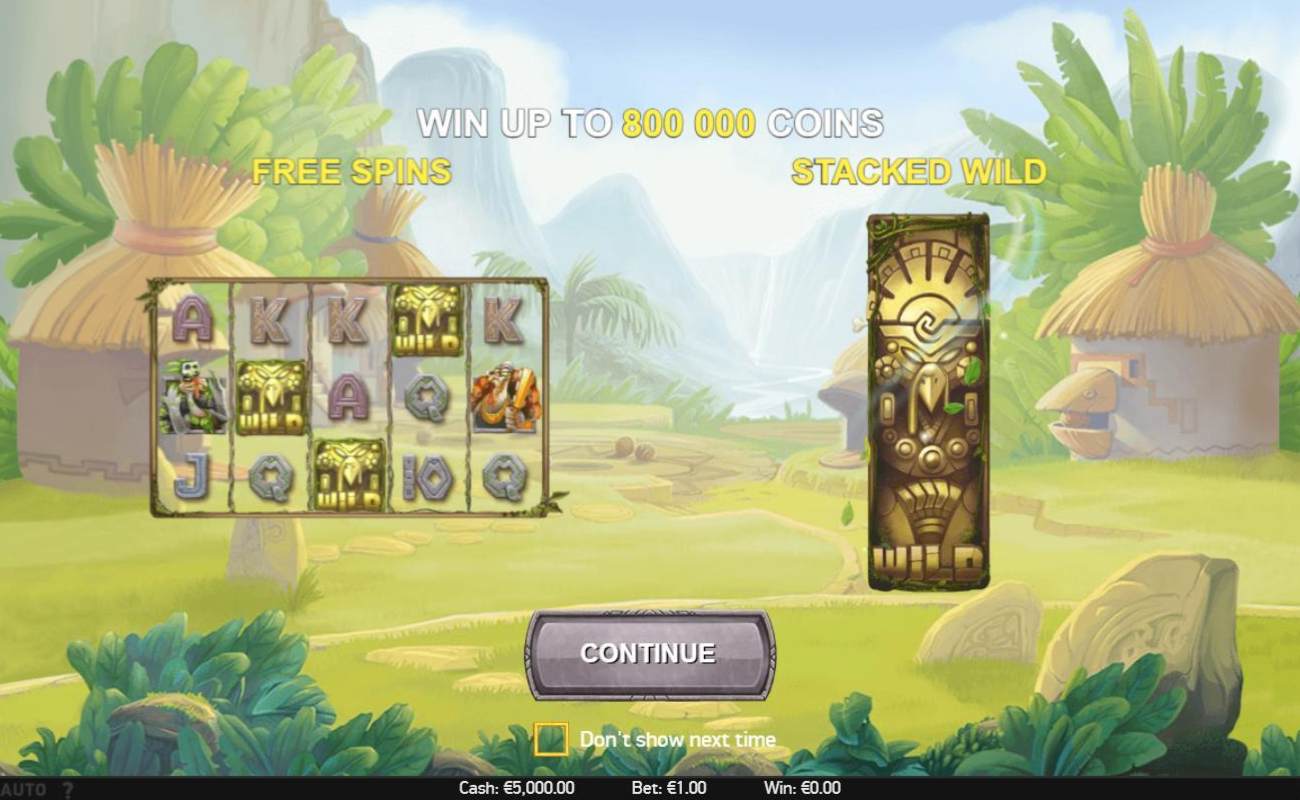The width and height of the screenshot is (1300, 800).
Task: Click the STACKED WILD heading
Action: pyautogui.click(x=920, y=171)
